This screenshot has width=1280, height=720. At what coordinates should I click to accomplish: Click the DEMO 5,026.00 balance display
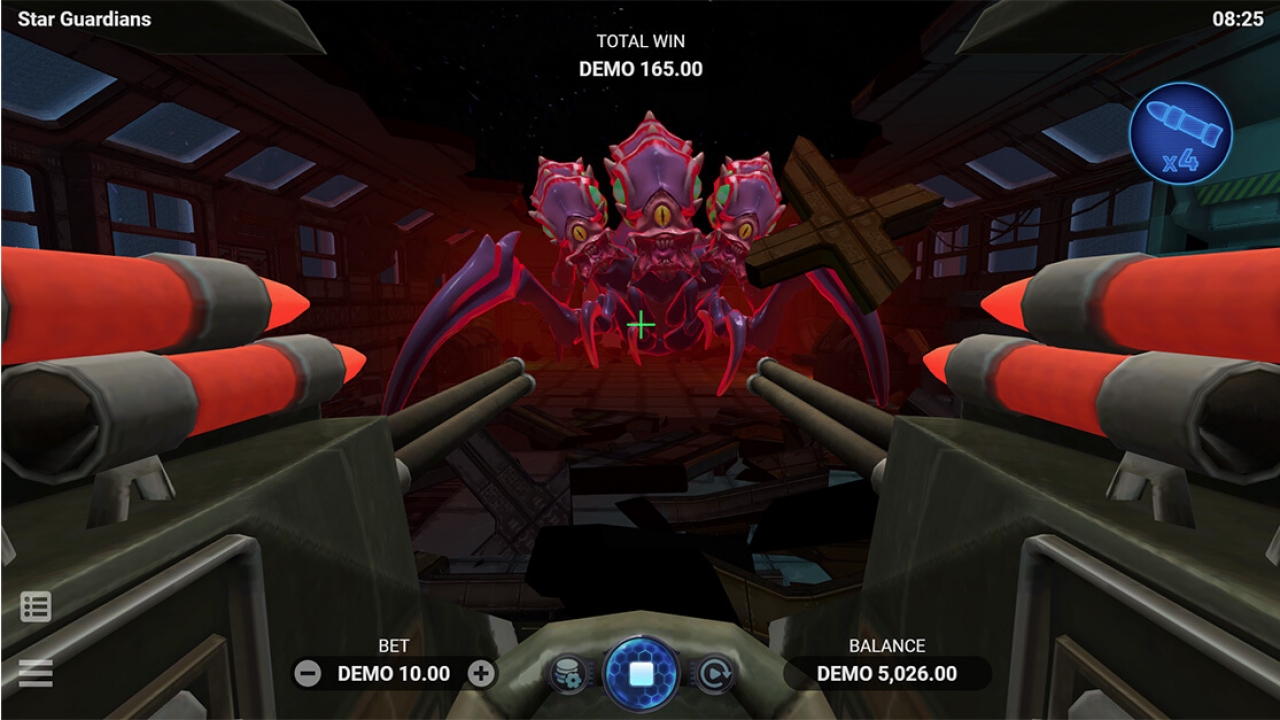tap(887, 672)
